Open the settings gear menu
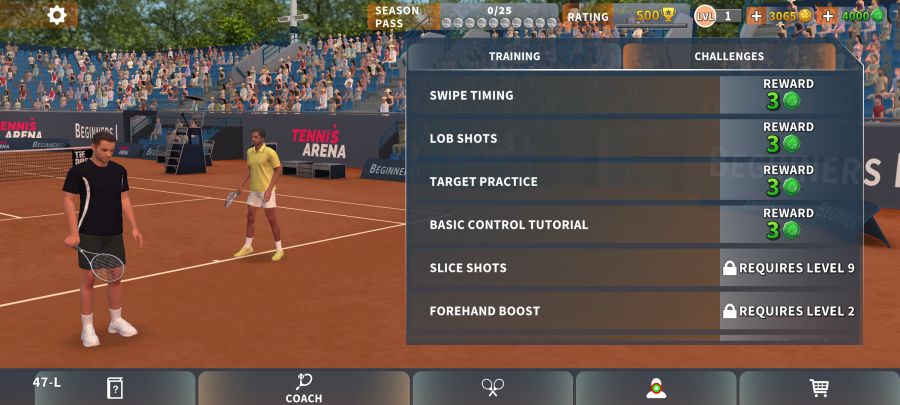This screenshot has width=900, height=405. click(57, 15)
